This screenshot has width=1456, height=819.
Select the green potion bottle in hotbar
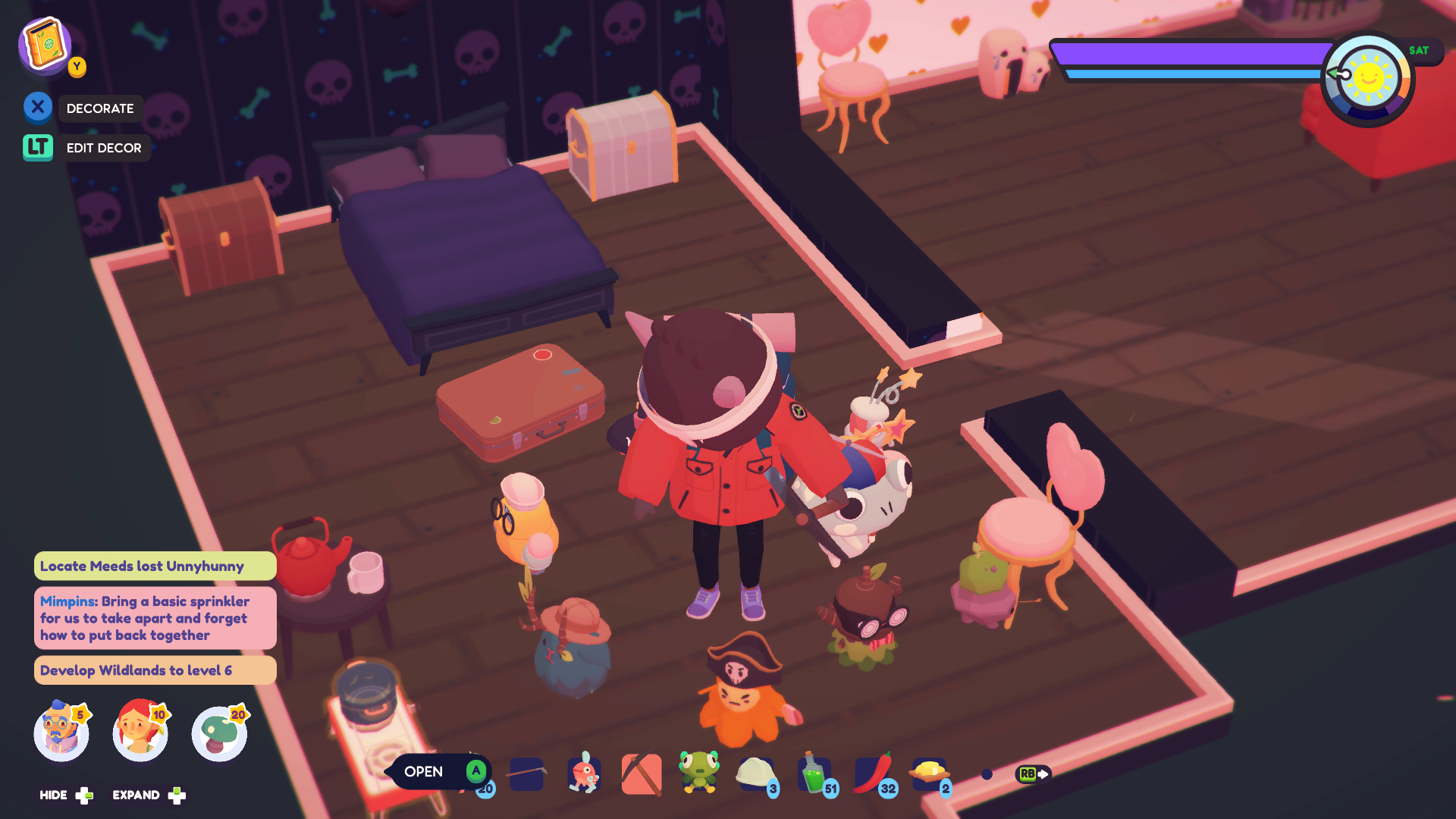[814, 775]
